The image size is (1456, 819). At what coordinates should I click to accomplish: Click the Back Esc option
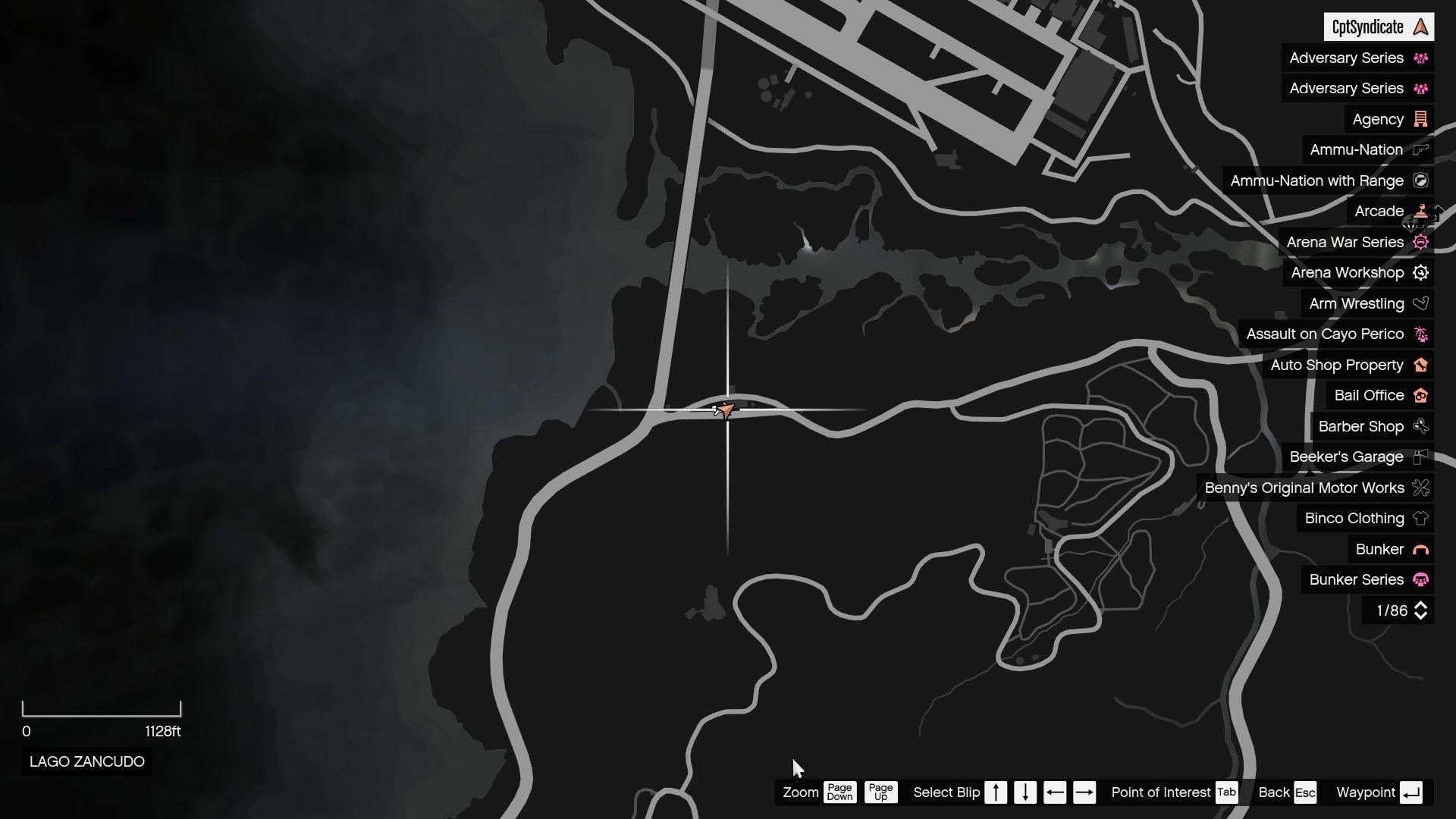(x=1304, y=792)
